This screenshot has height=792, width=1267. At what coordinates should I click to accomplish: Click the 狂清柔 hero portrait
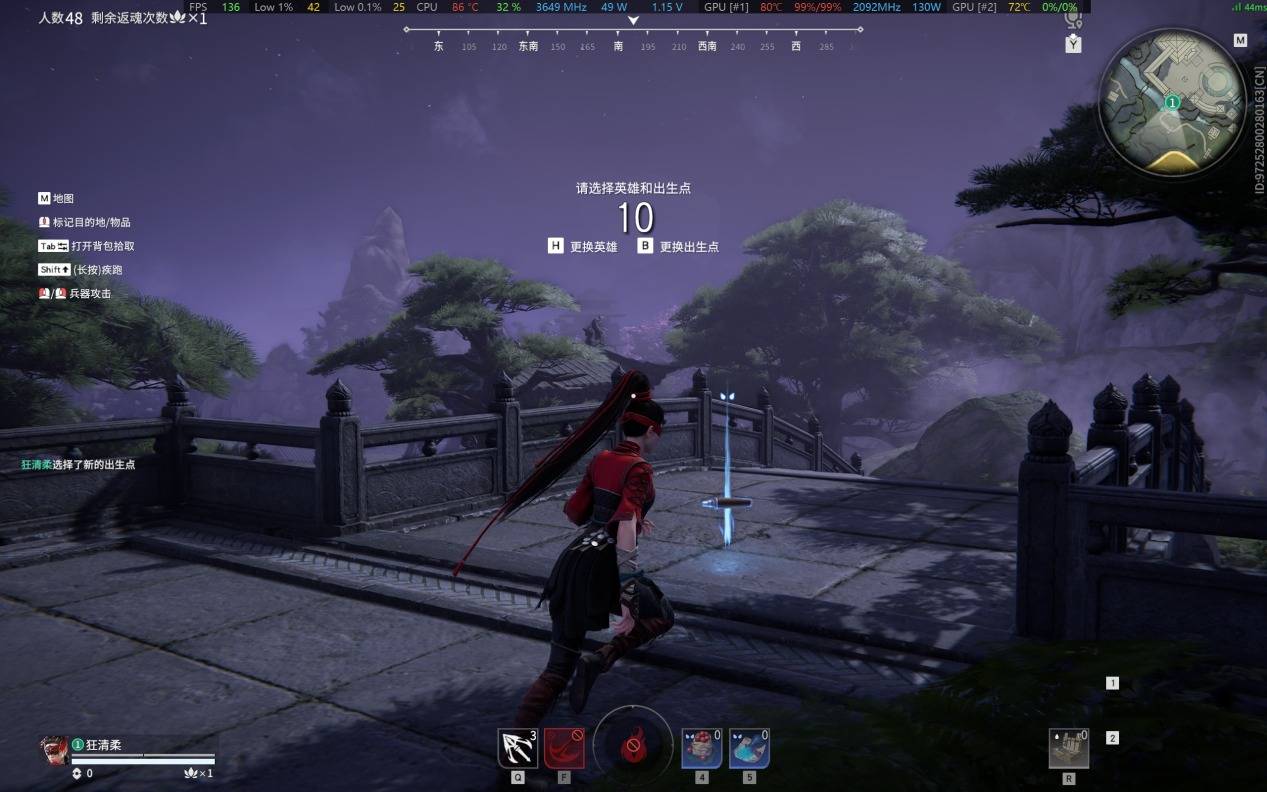(54, 750)
